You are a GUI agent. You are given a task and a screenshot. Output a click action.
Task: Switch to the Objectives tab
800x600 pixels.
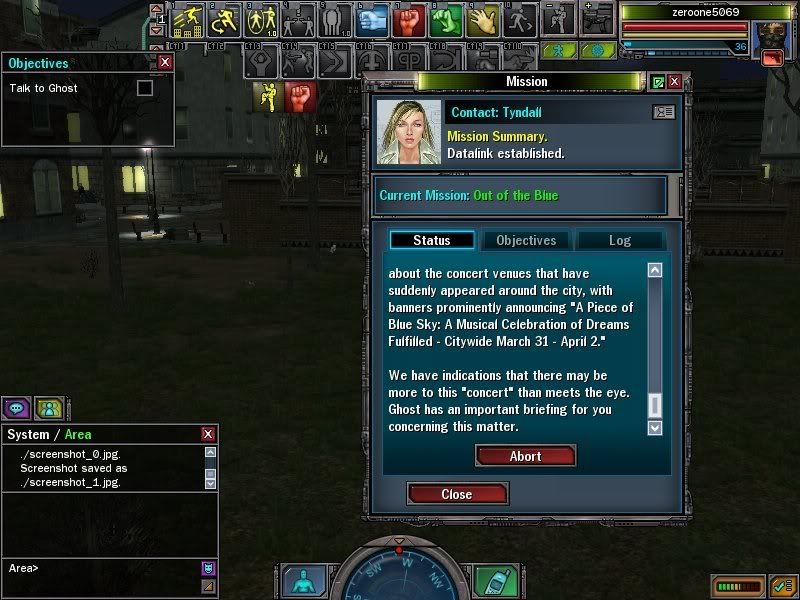(x=526, y=240)
